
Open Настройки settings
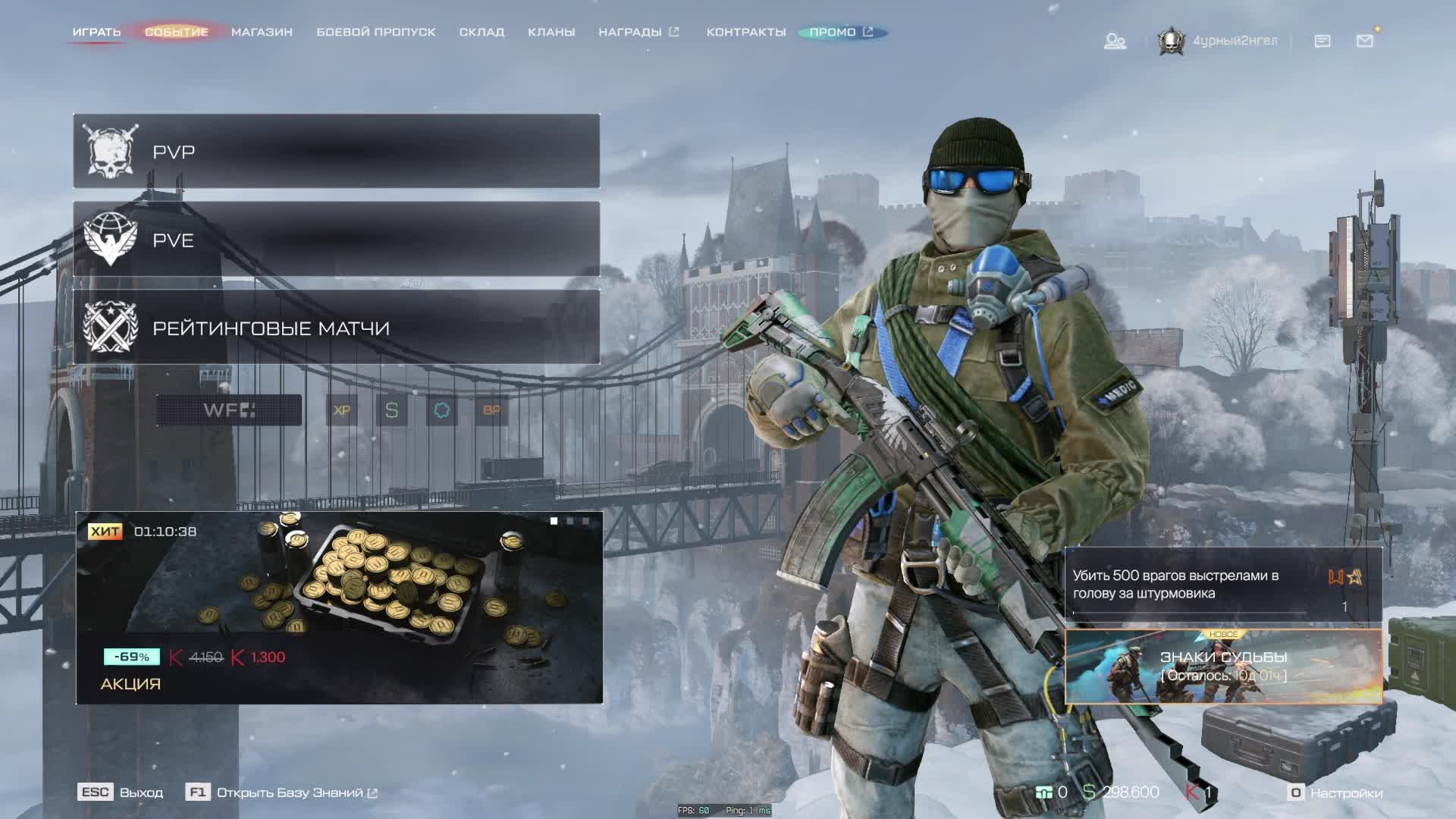(1336, 792)
